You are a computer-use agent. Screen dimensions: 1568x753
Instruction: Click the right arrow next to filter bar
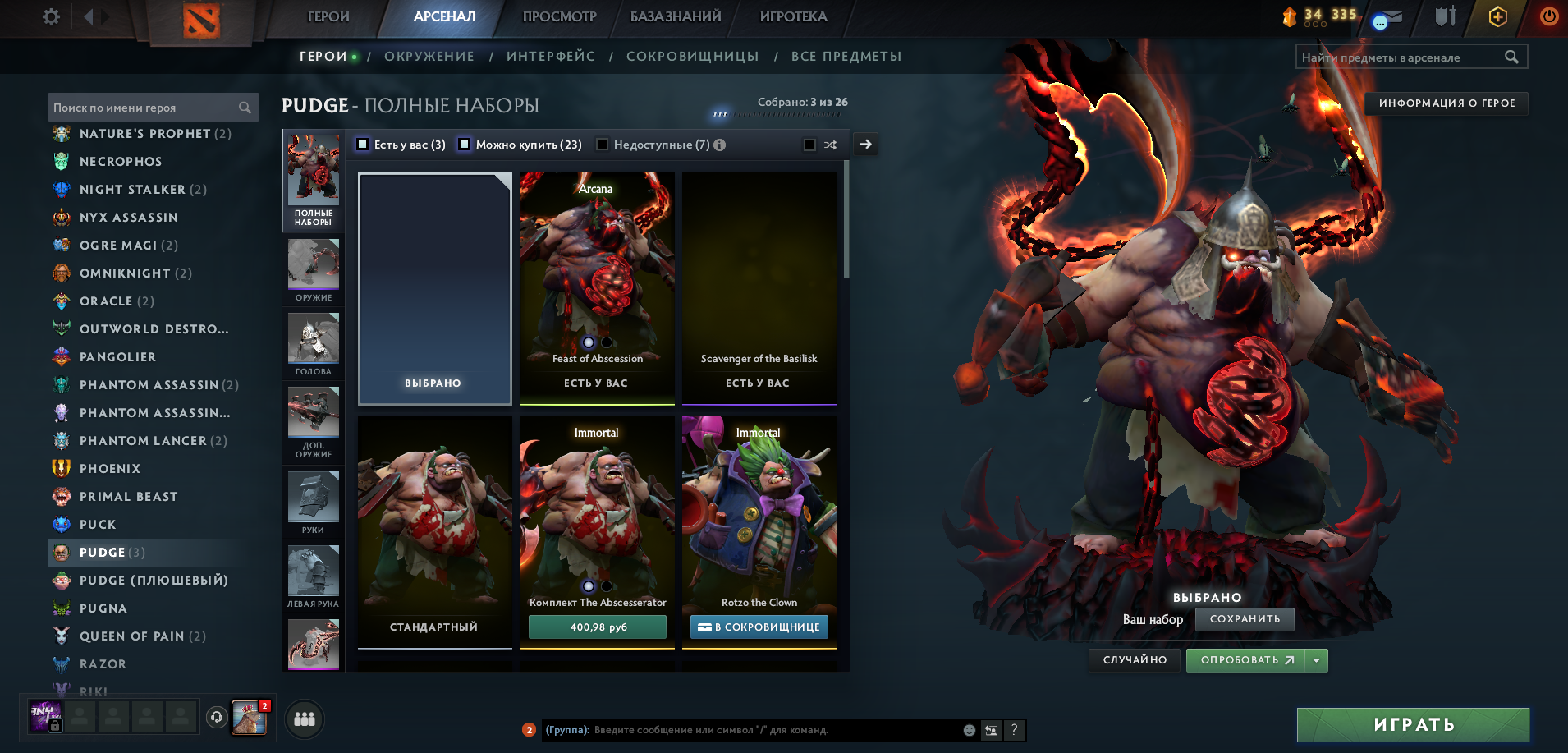click(x=864, y=144)
